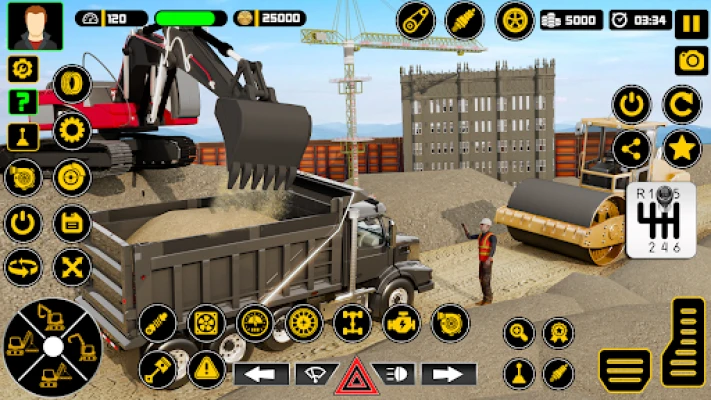Tap the player avatar portrait

pos(35,25)
